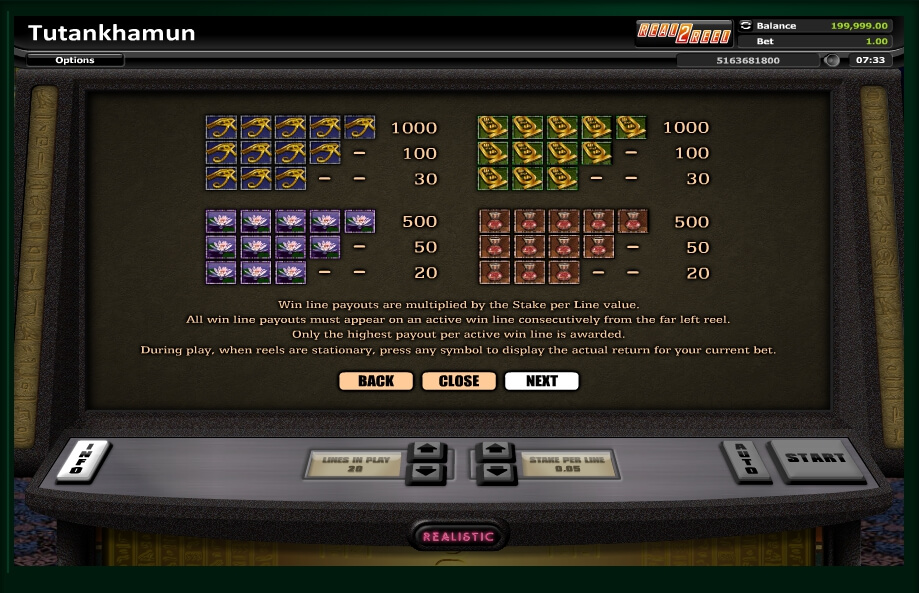
Task: Hit the START button to spin
Action: click(x=815, y=459)
